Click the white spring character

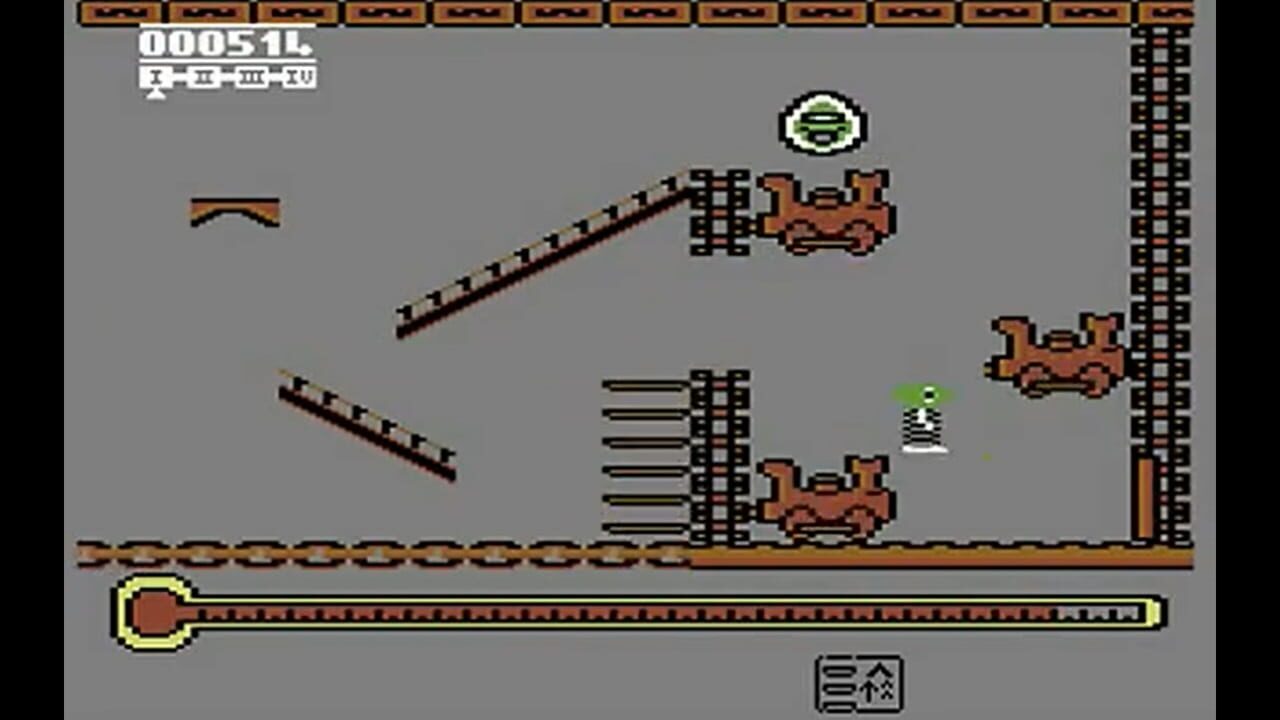pos(920,425)
